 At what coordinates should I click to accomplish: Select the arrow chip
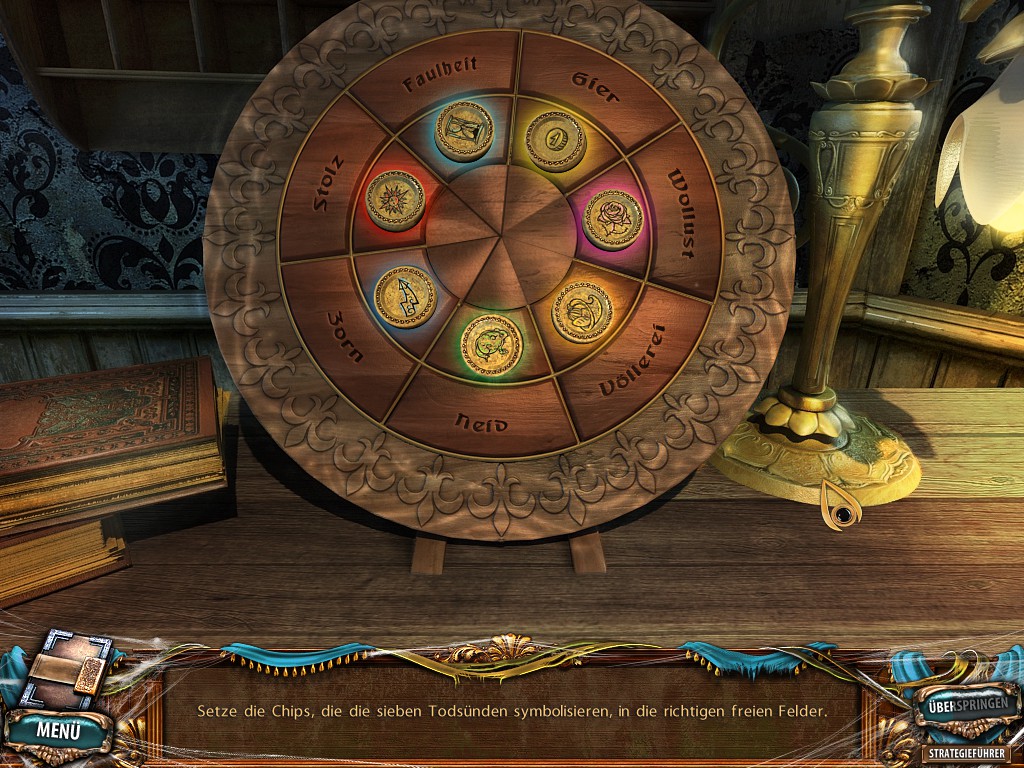(x=405, y=297)
